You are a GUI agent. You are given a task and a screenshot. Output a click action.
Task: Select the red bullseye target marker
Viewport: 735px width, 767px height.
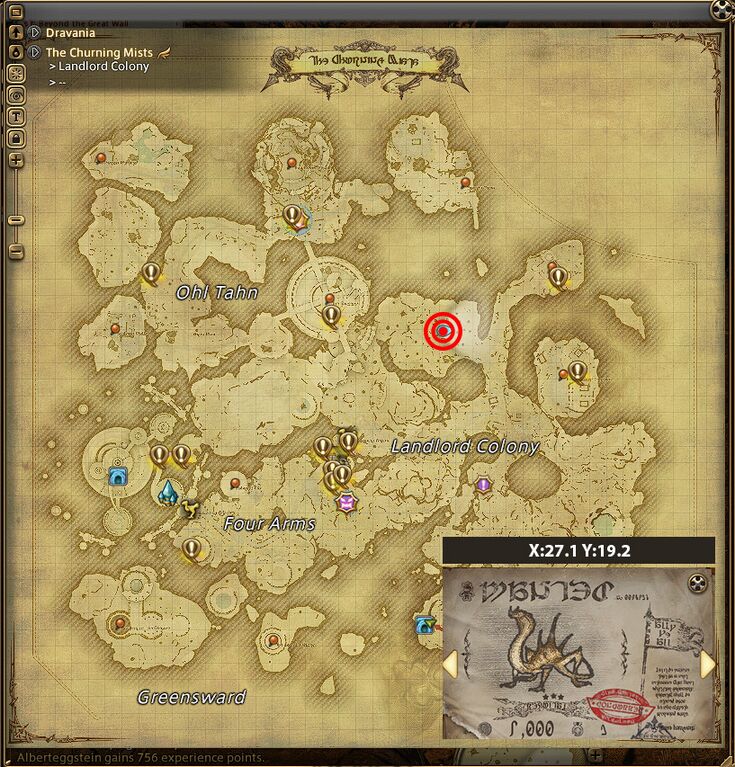pos(444,331)
